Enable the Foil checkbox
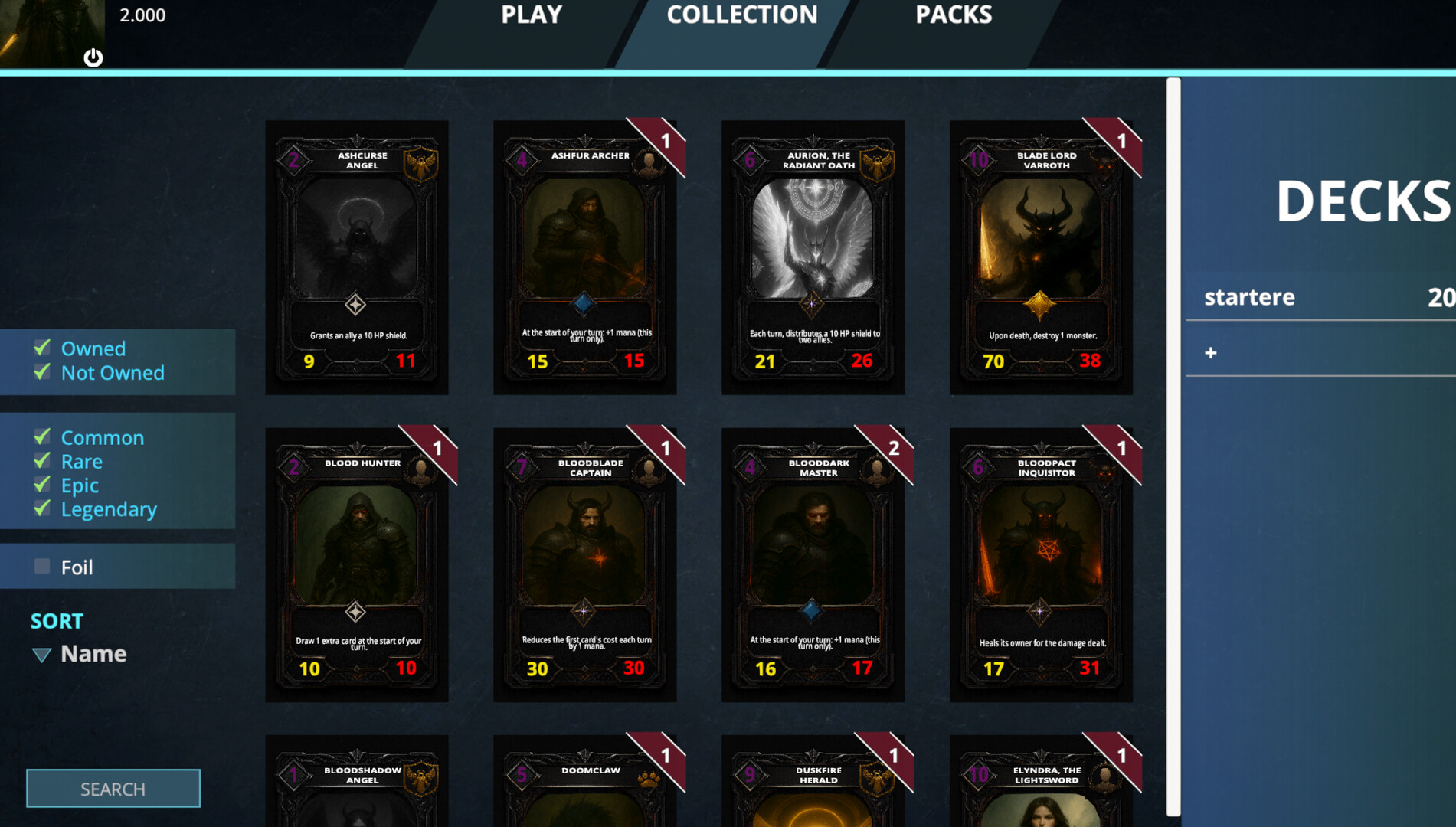The width and height of the screenshot is (1456, 827). pyautogui.click(x=41, y=567)
